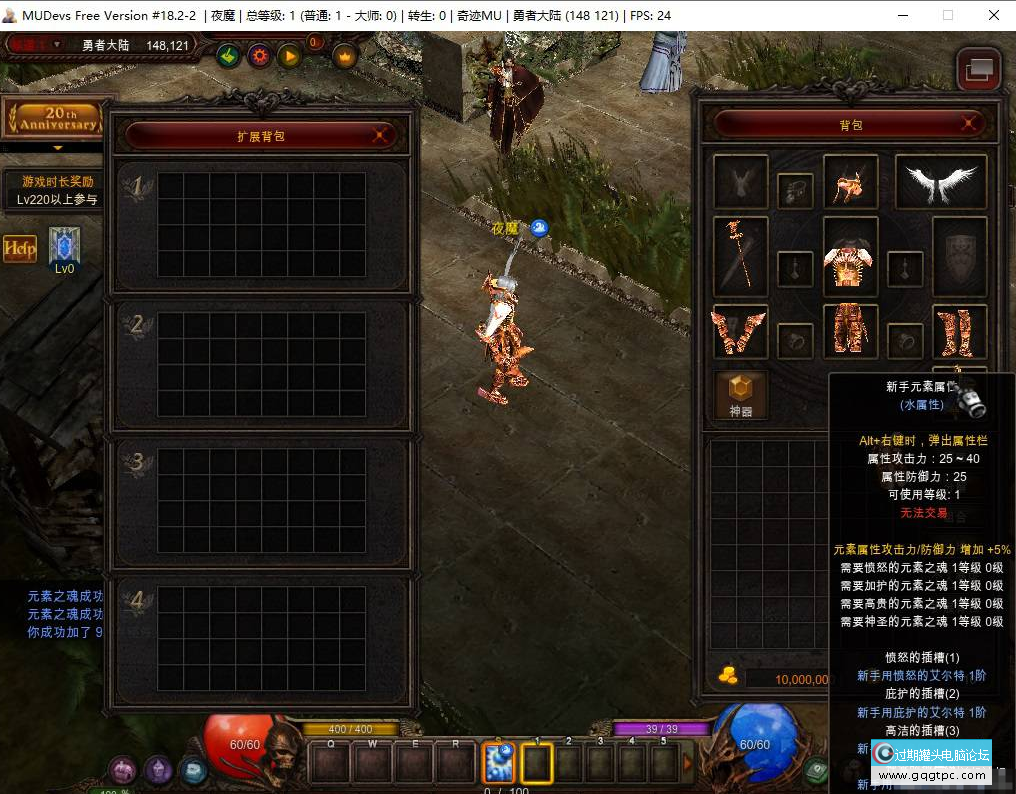Click the Help button
This screenshot has width=1016, height=794.
point(20,248)
